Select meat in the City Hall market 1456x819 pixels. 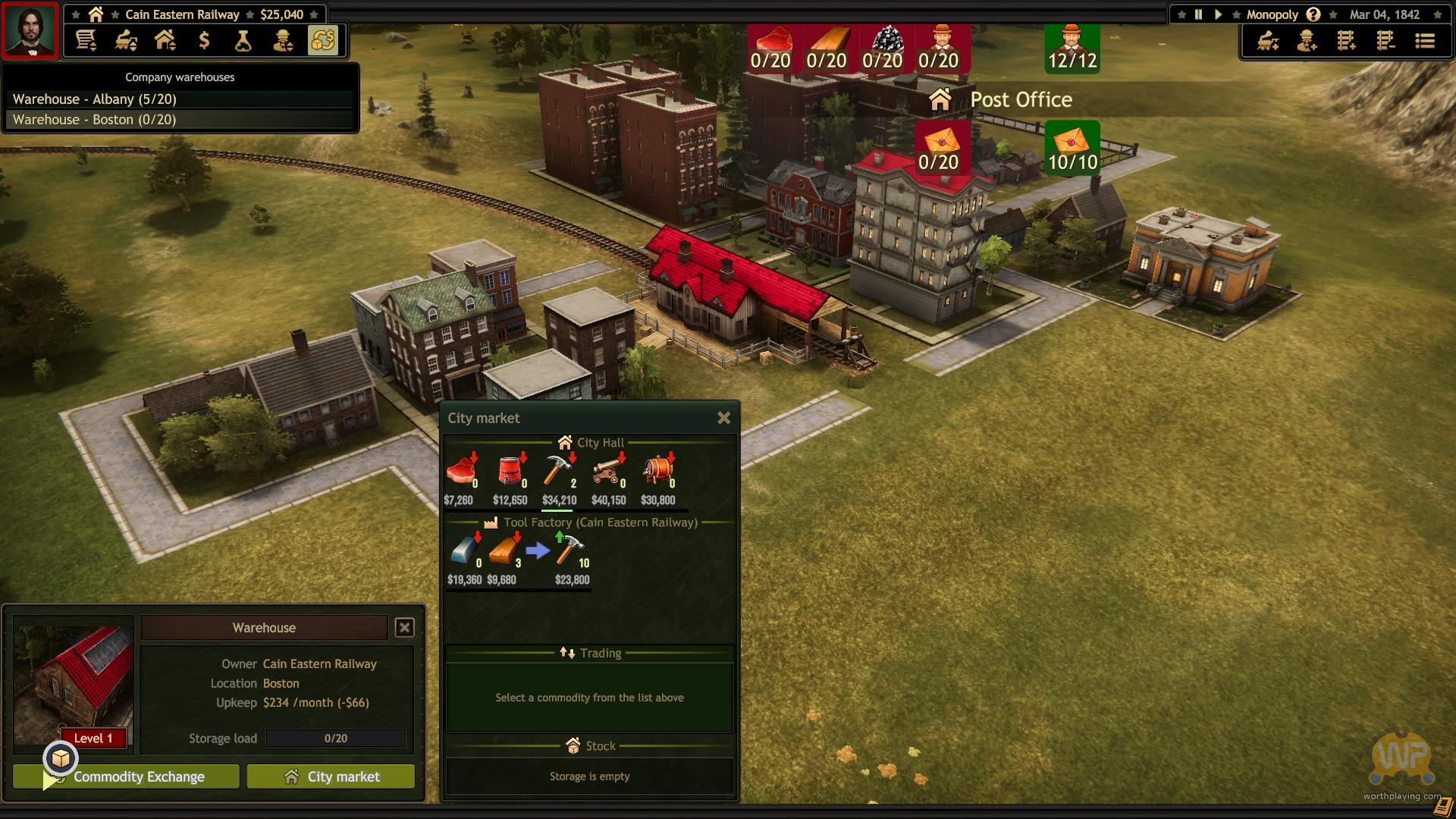click(460, 471)
